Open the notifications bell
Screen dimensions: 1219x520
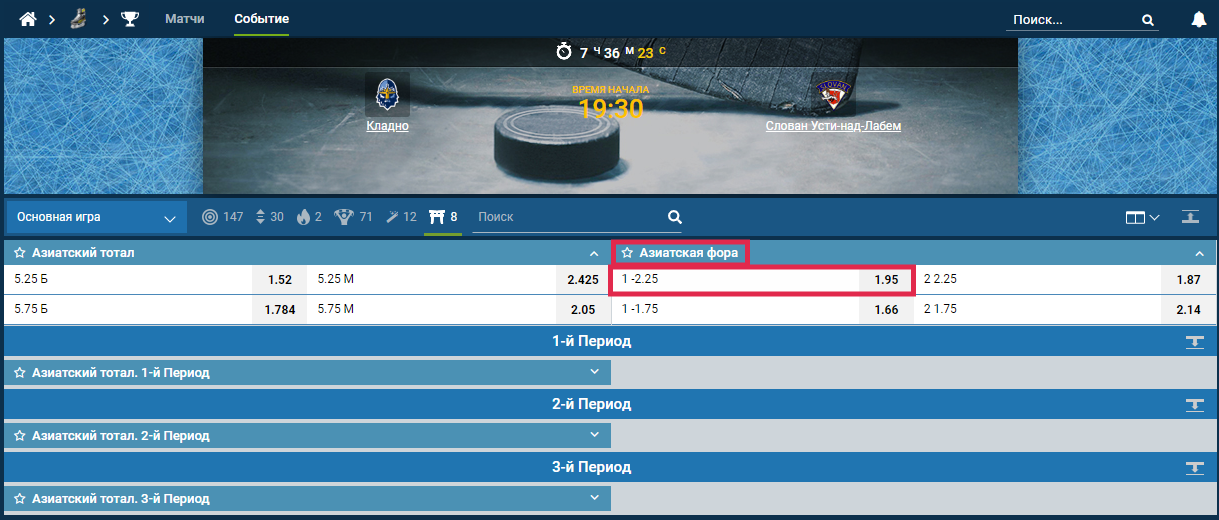click(x=1199, y=19)
